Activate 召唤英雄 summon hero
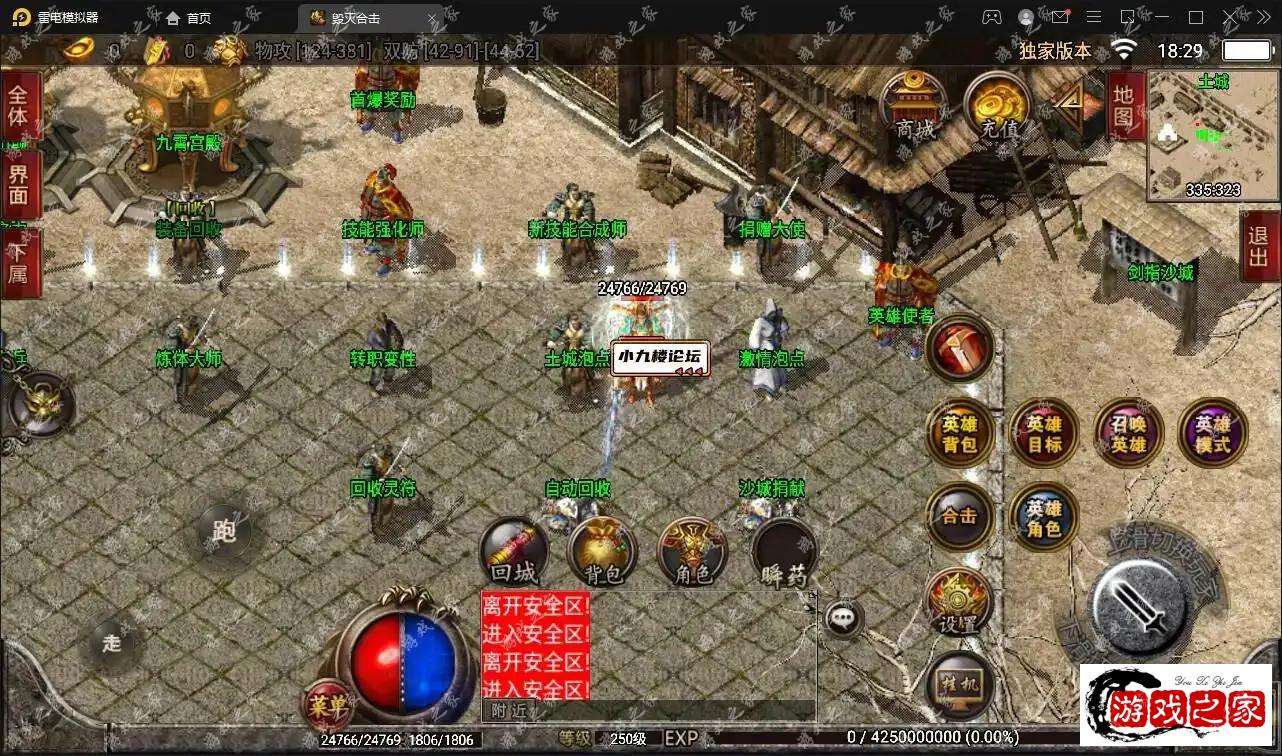Screen dimensions: 1282x756 click(1129, 433)
